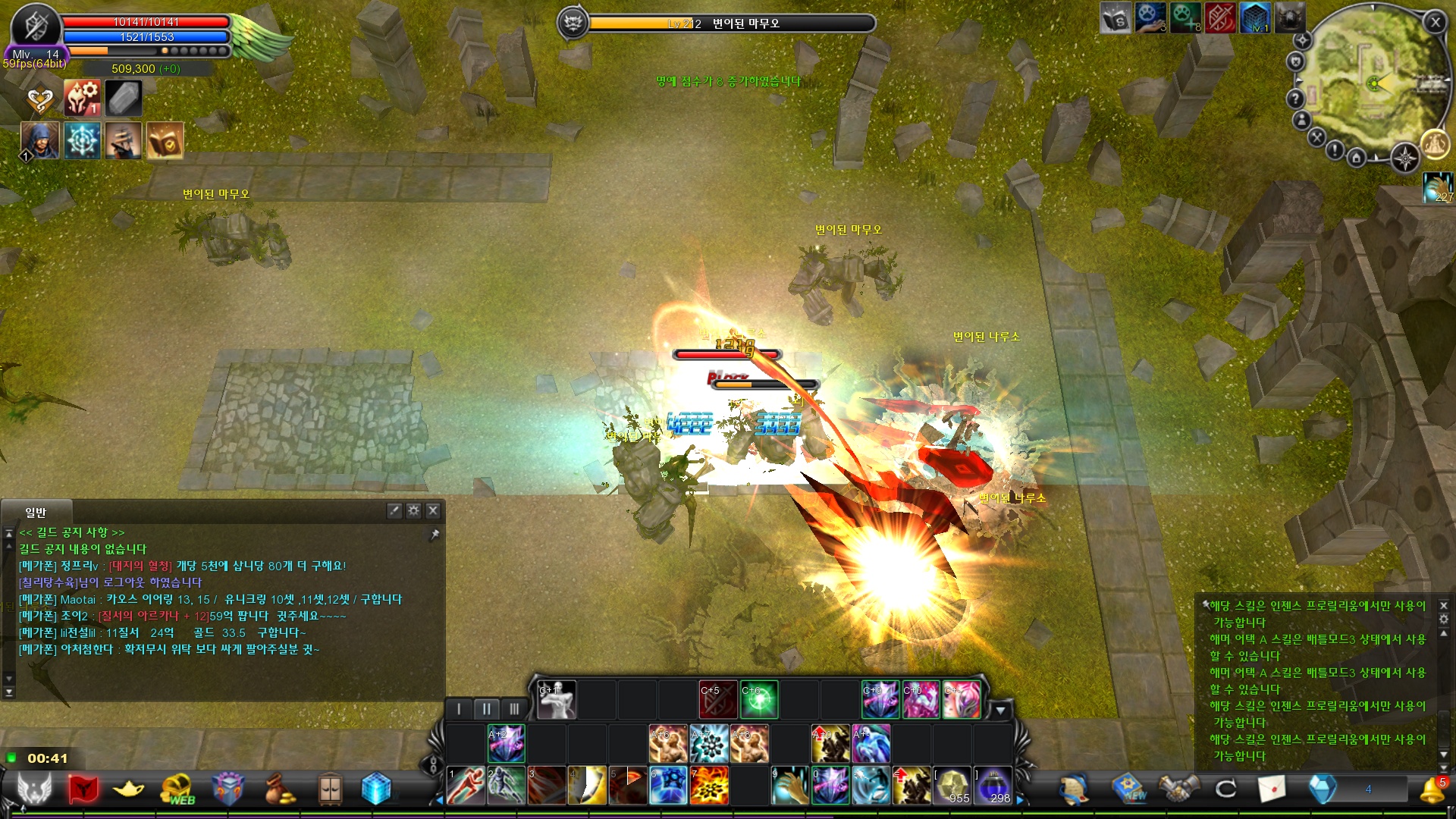Use the blue potion with 298 count
Viewport: 1456px width, 819px height.
point(993,785)
